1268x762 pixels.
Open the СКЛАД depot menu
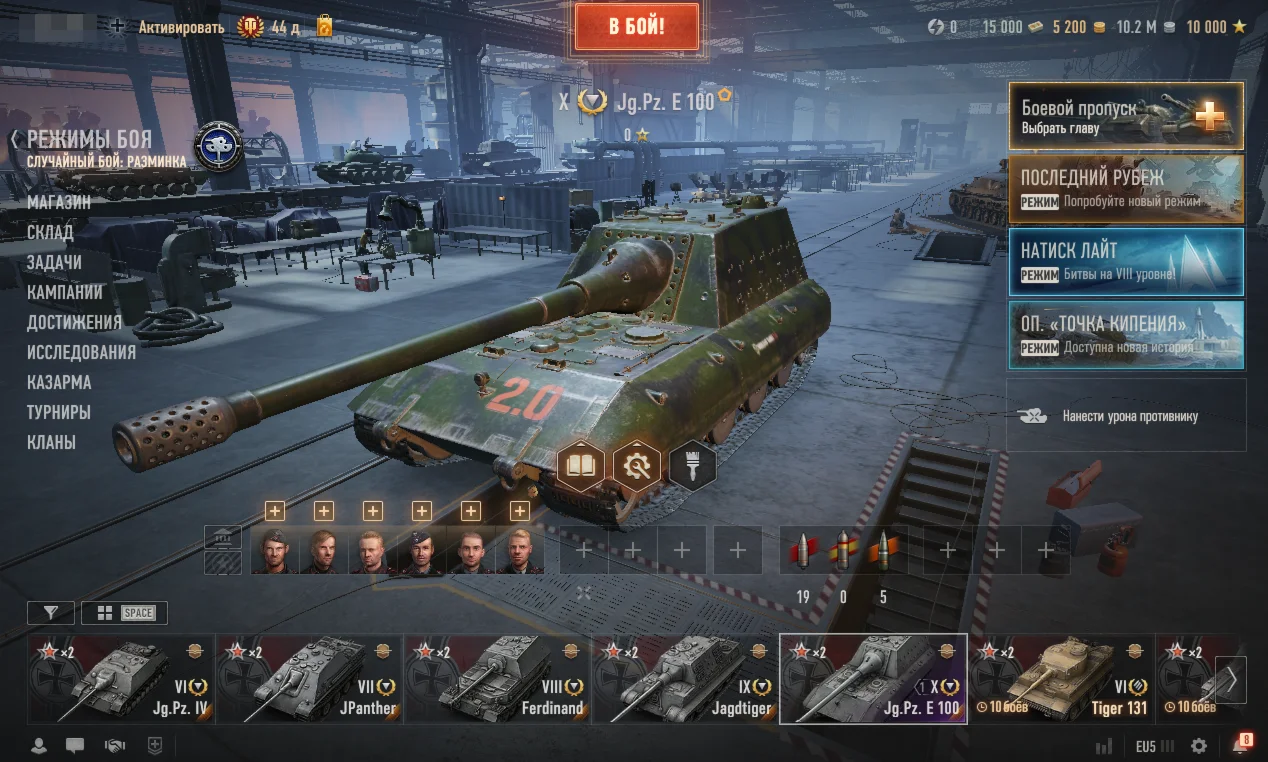pyautogui.click(x=50, y=232)
